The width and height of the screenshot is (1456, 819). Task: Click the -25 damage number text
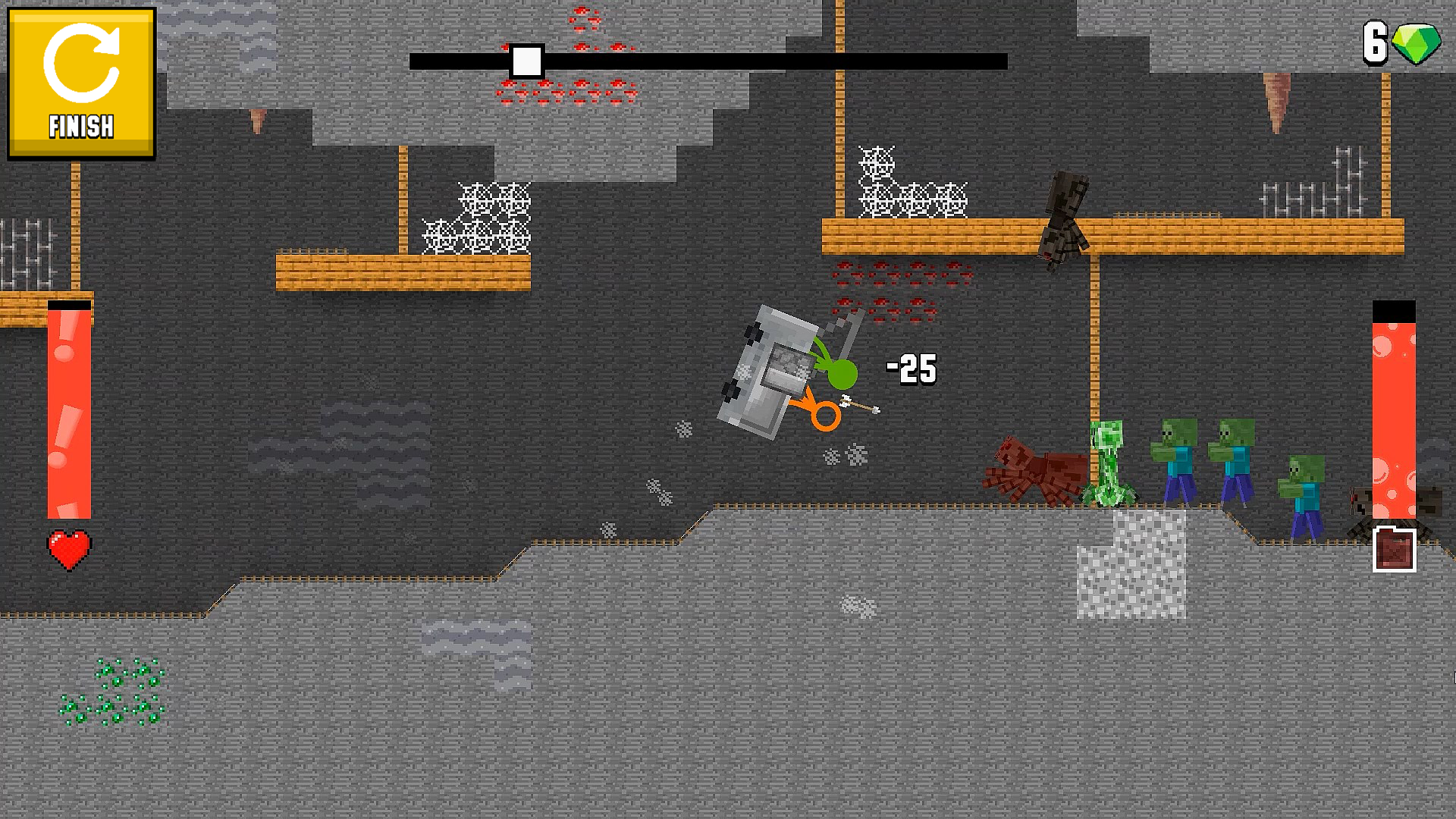pos(910,369)
